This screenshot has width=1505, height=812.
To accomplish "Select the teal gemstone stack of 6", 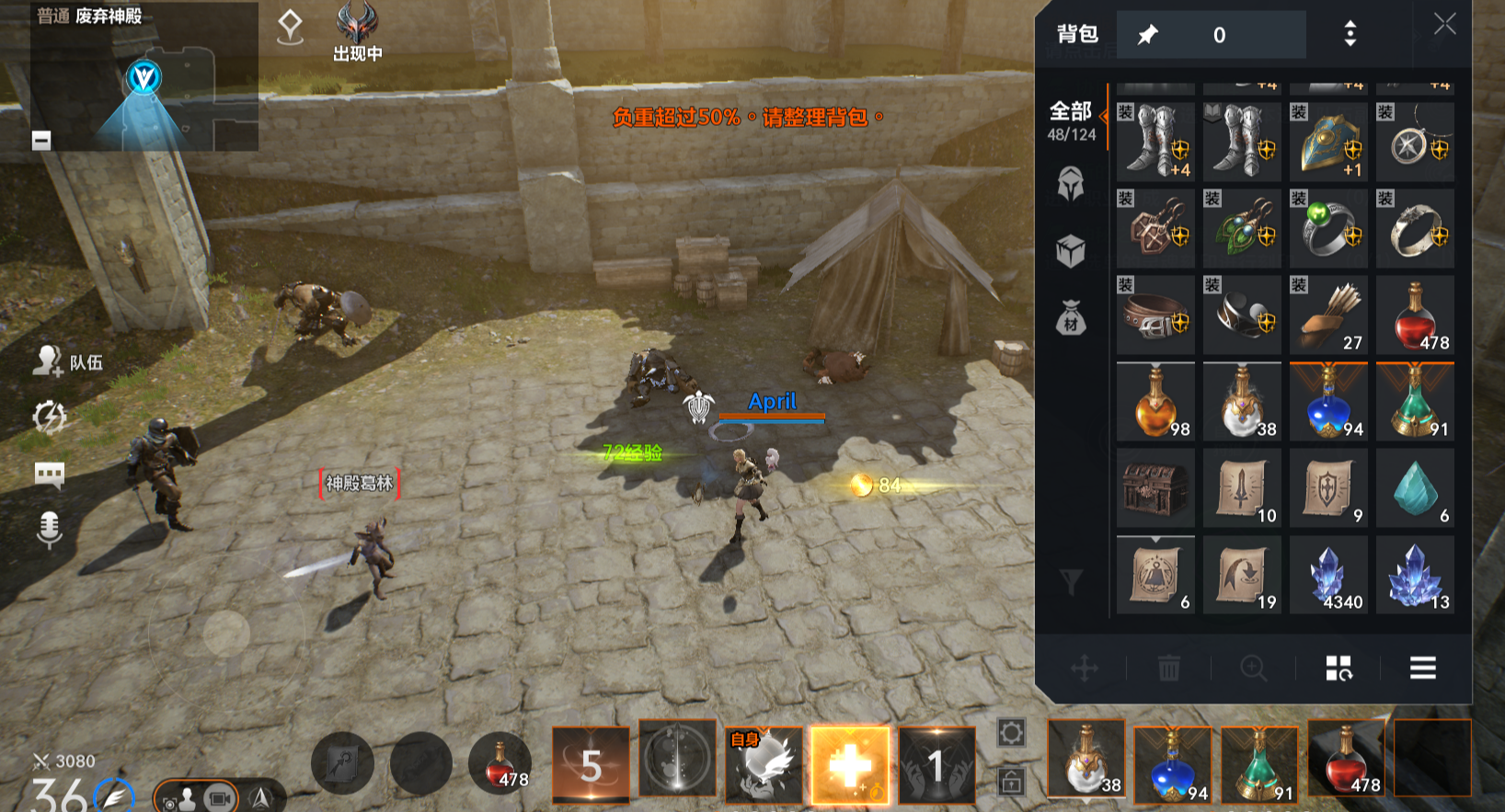I will point(1415,488).
